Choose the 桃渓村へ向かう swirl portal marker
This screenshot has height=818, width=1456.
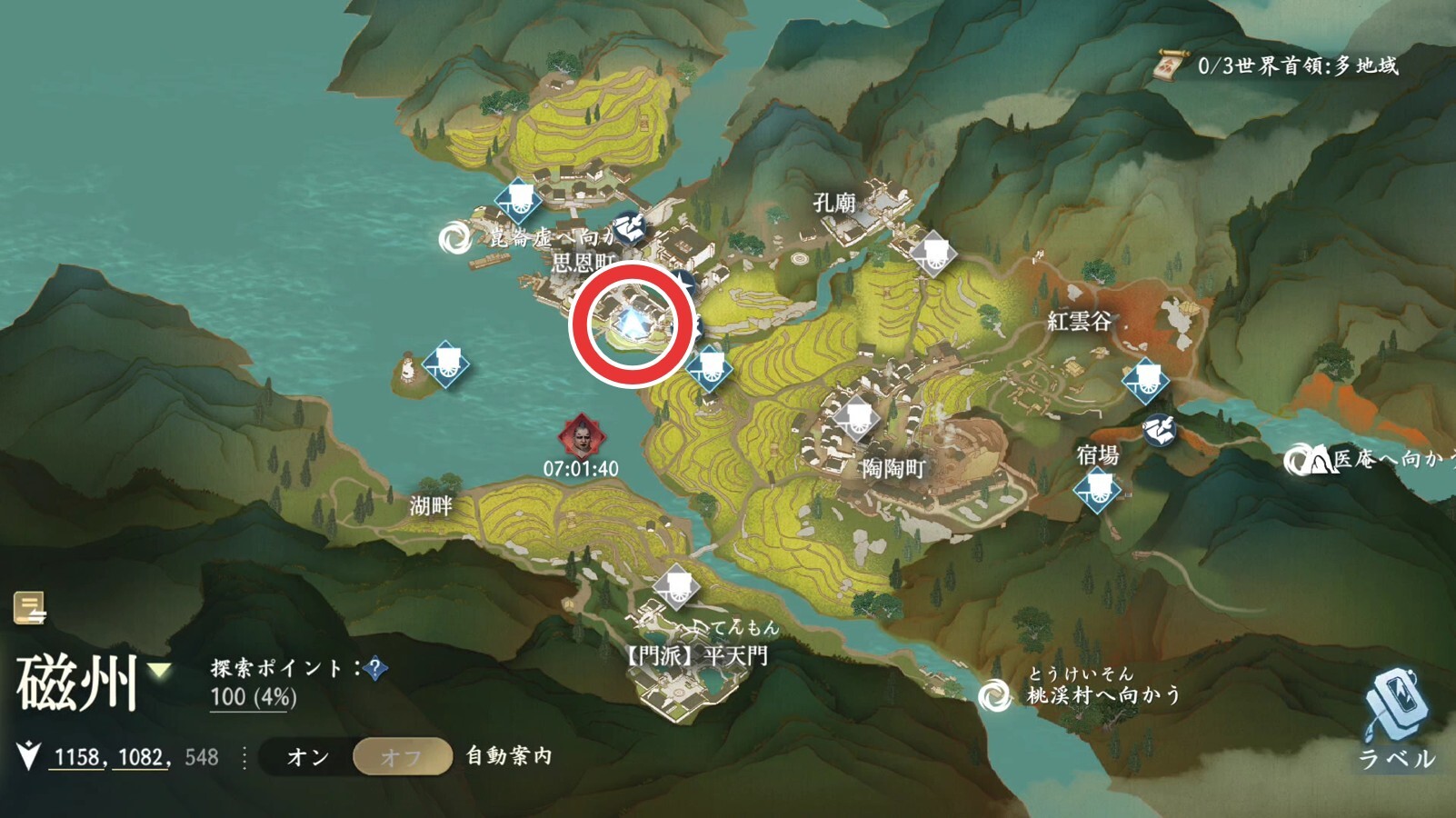tap(994, 696)
